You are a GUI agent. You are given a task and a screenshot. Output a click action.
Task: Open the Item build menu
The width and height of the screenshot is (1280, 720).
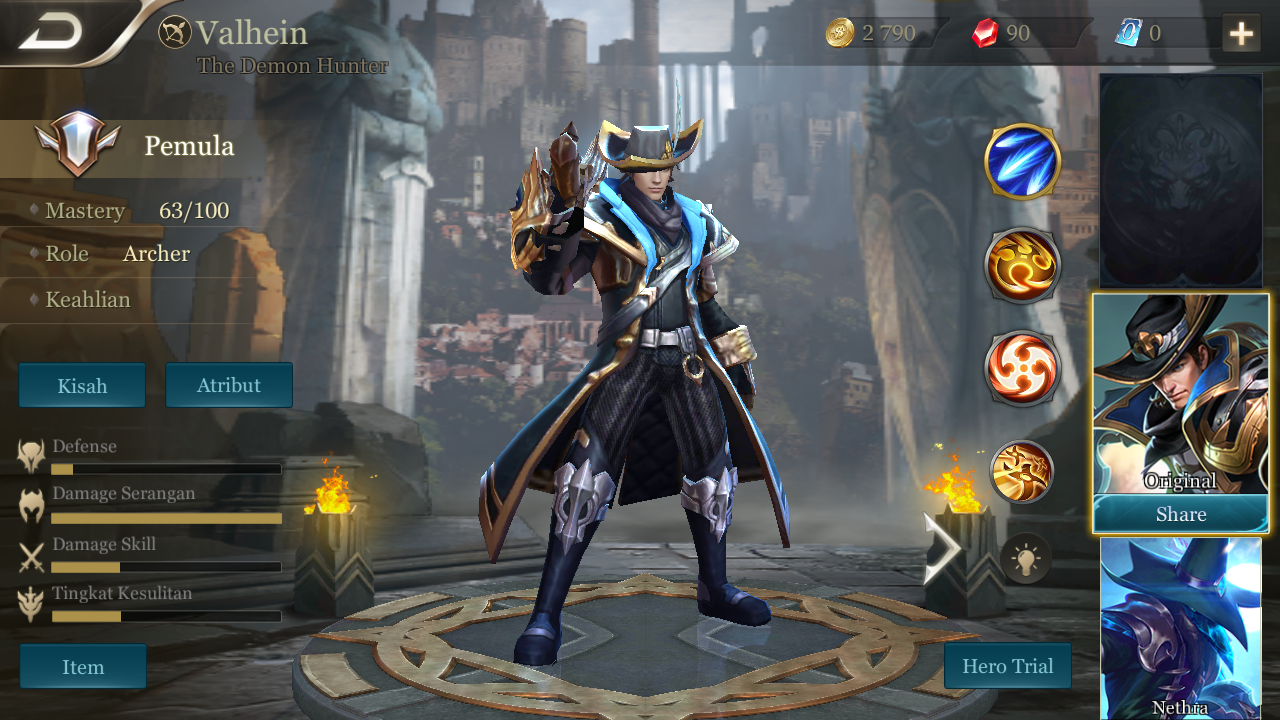click(83, 667)
